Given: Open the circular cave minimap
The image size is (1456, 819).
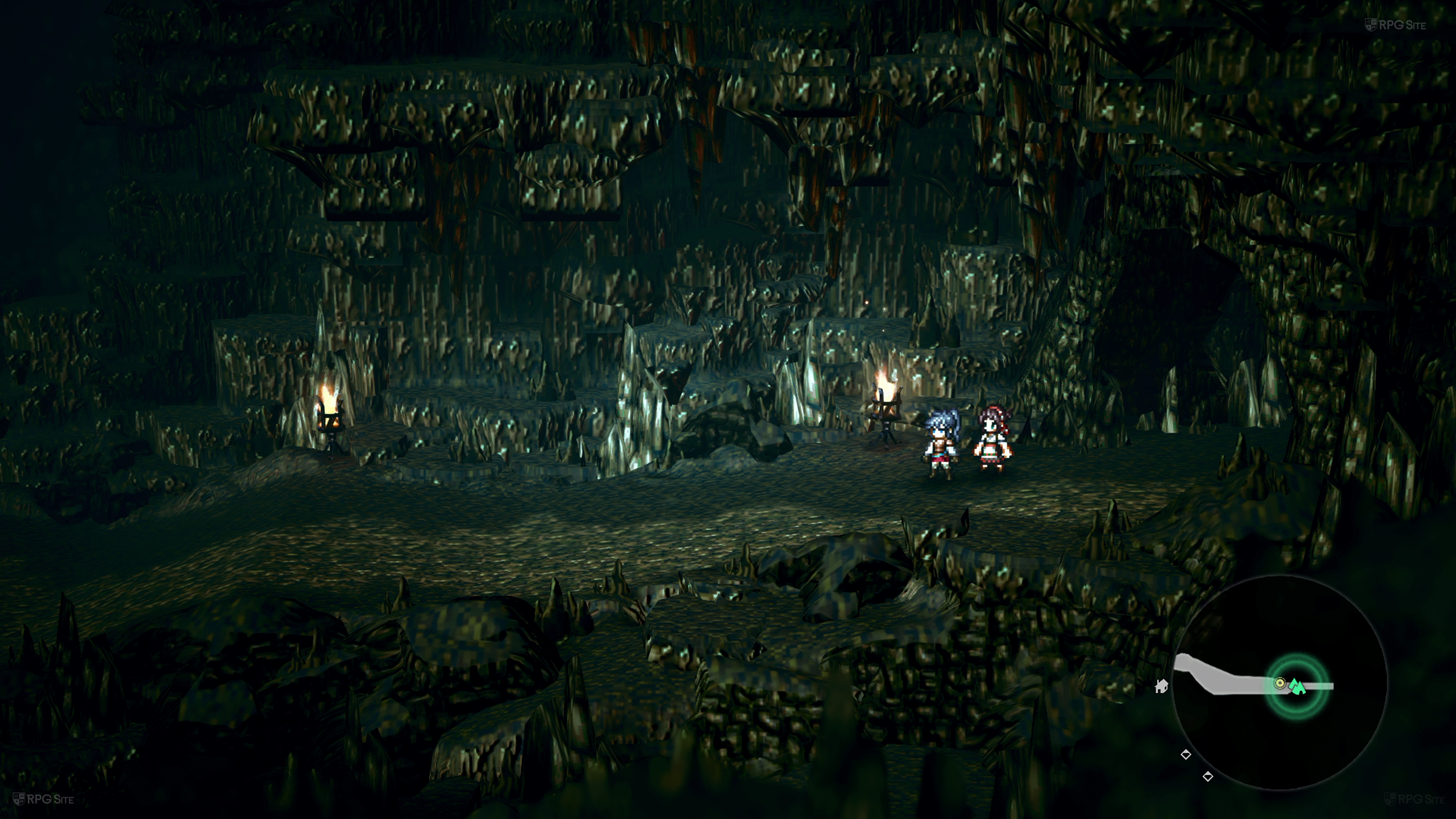Looking at the screenshot, I should coord(1280,683).
